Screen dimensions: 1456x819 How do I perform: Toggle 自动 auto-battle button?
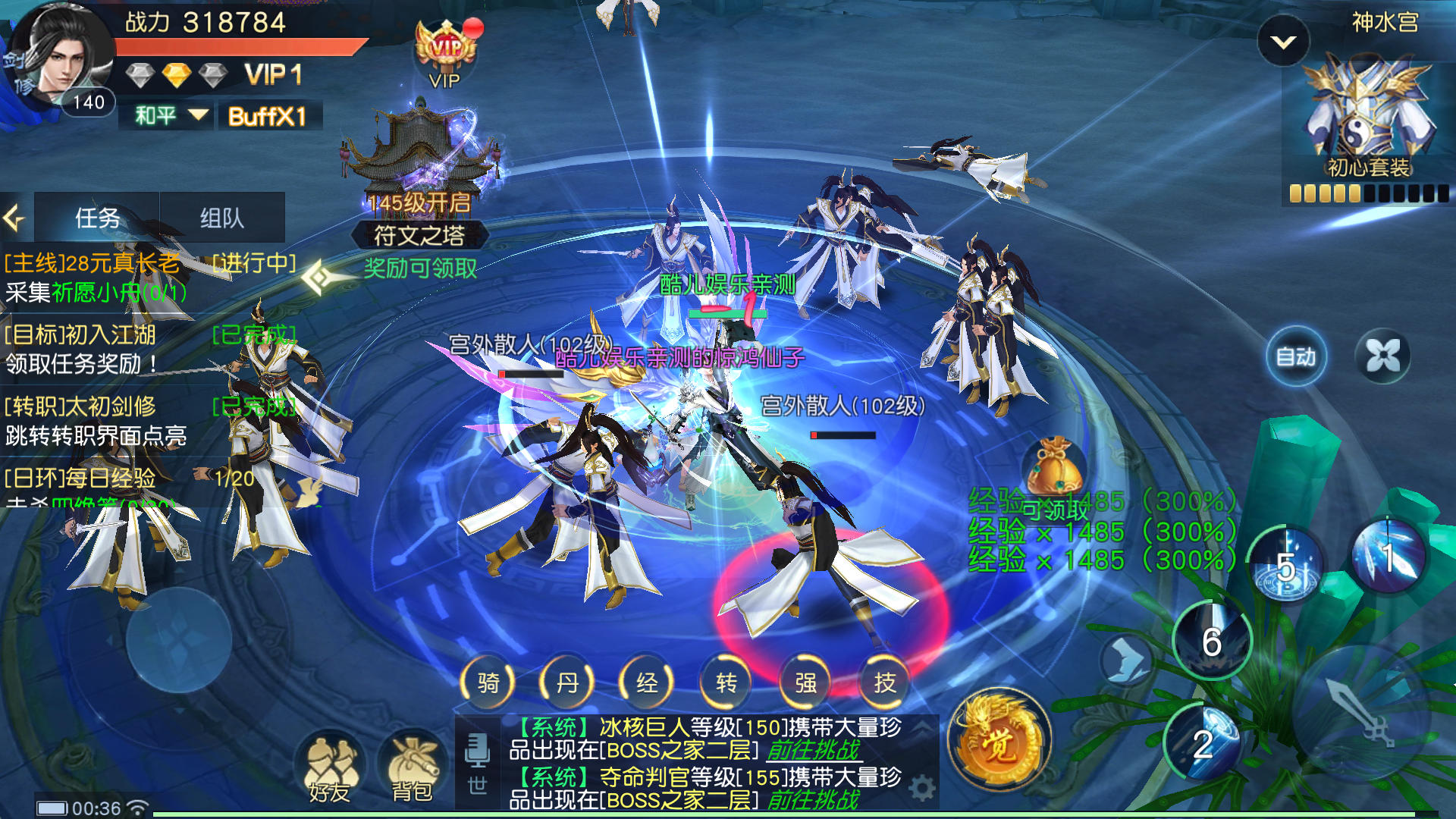click(x=1296, y=356)
